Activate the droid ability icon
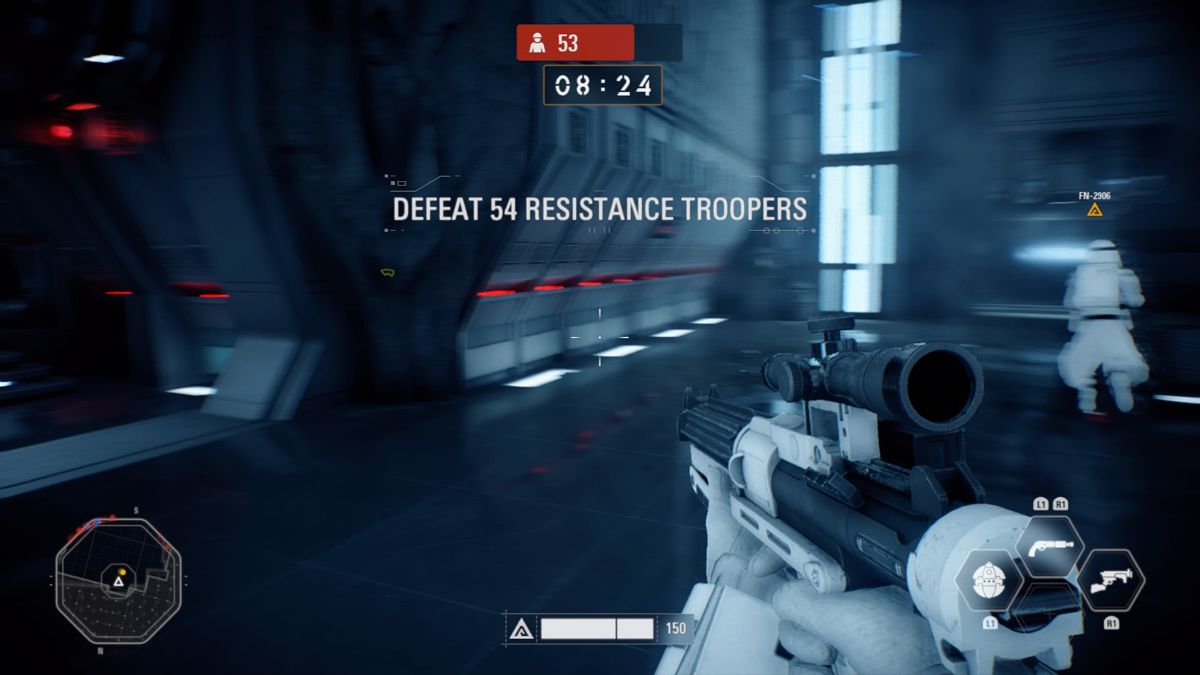 point(988,583)
